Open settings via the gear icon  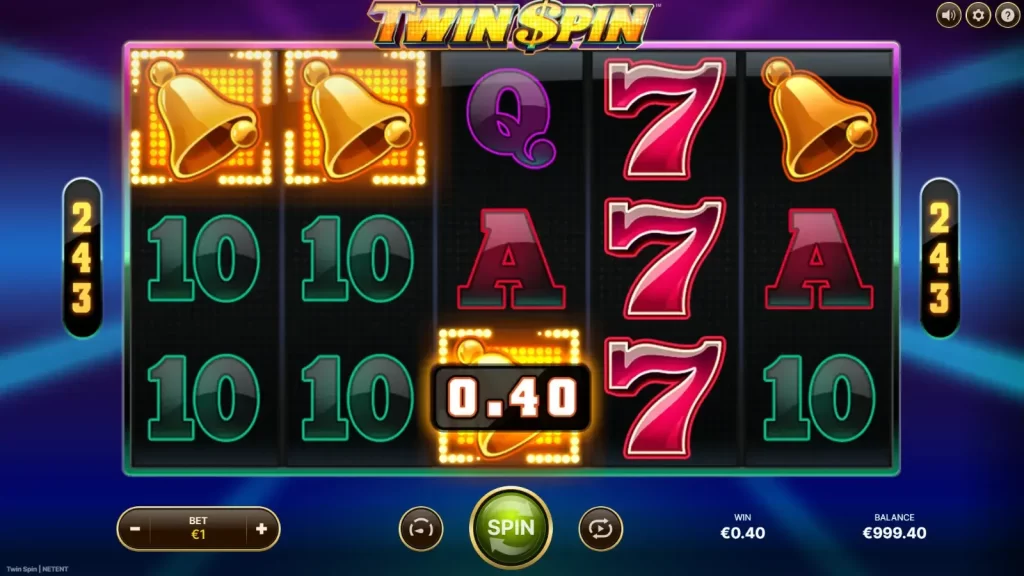tap(977, 15)
